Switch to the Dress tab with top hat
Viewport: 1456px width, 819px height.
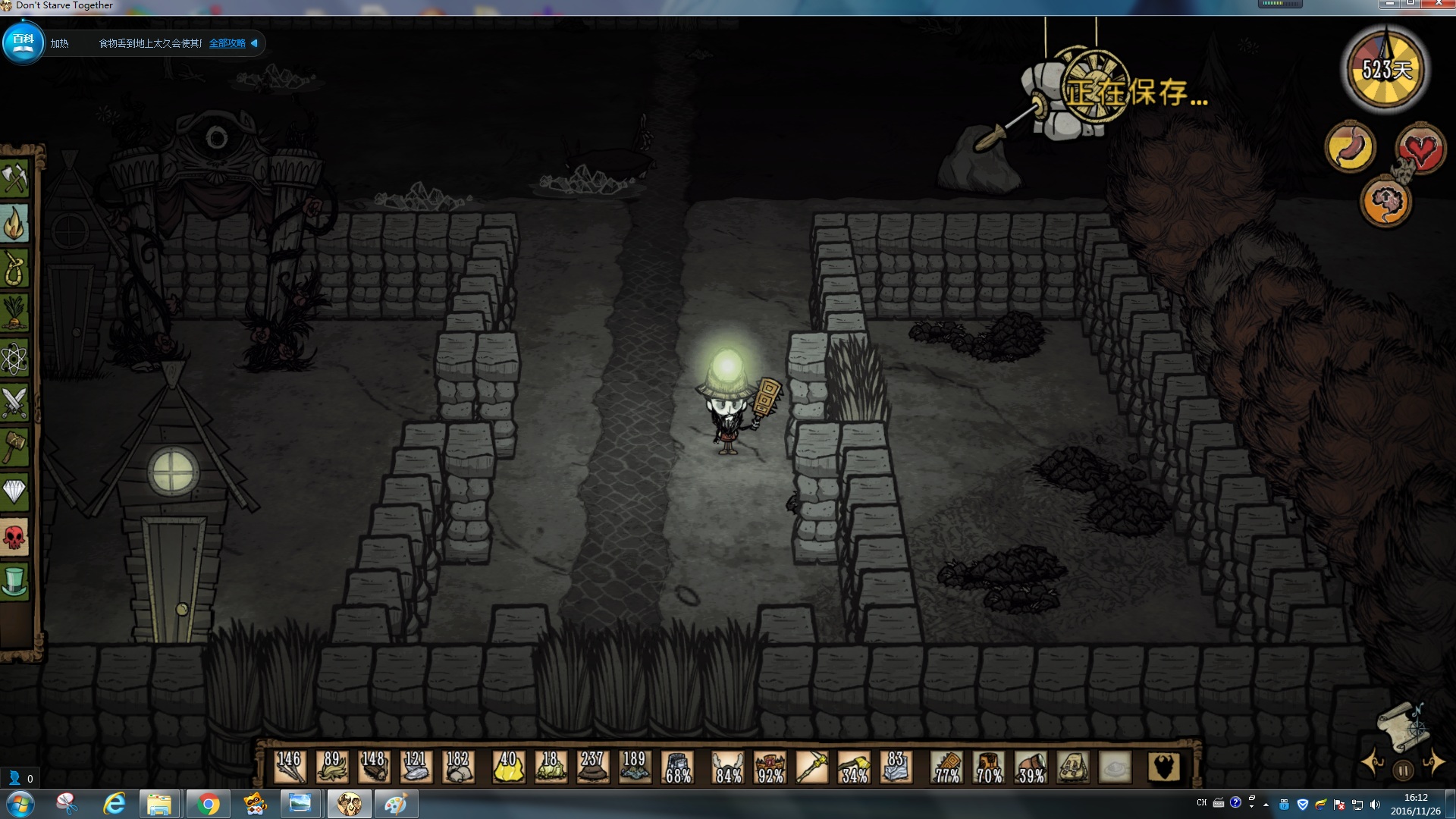click(14, 582)
